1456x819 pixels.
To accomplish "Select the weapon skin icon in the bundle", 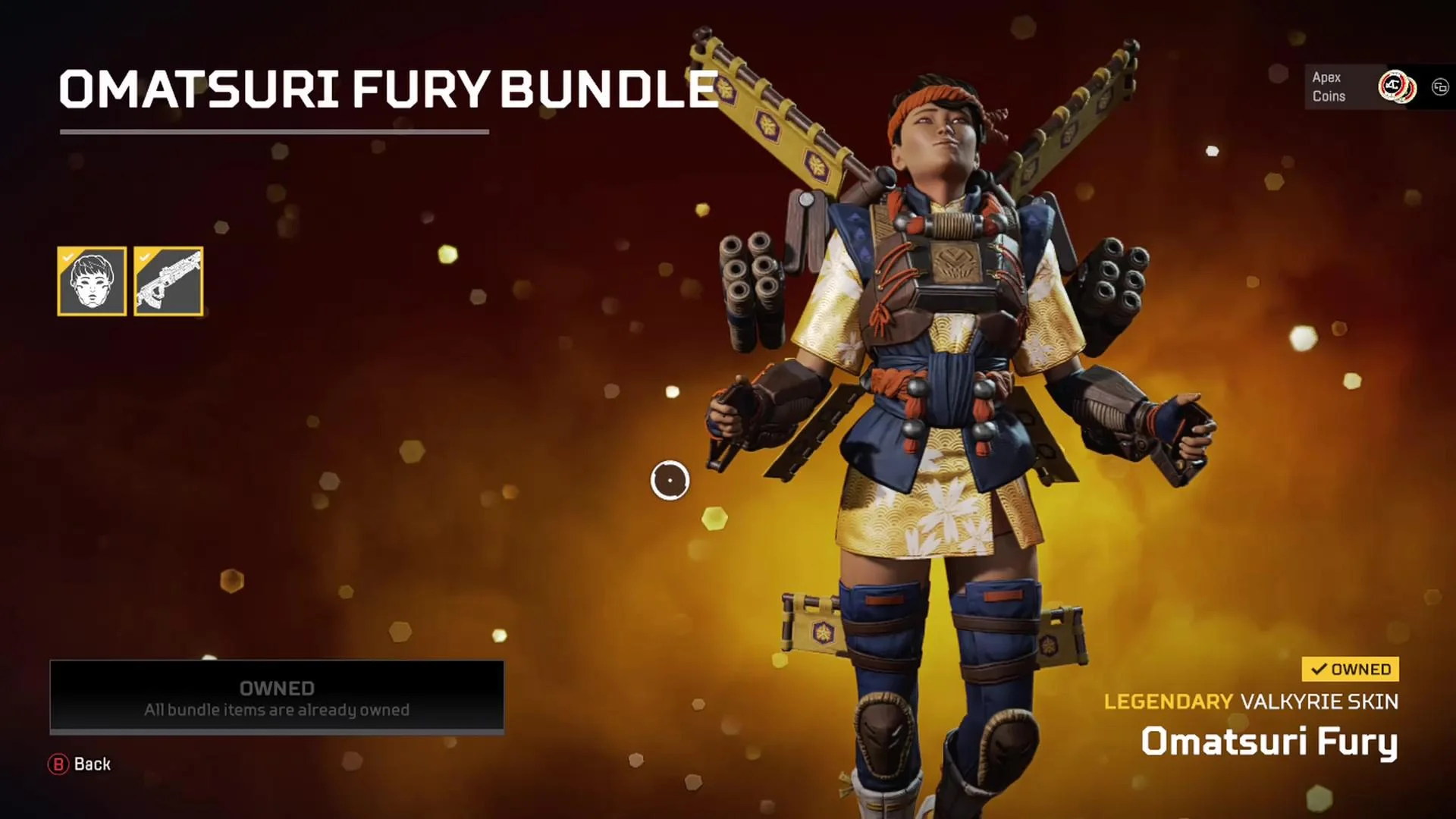I will [168, 282].
